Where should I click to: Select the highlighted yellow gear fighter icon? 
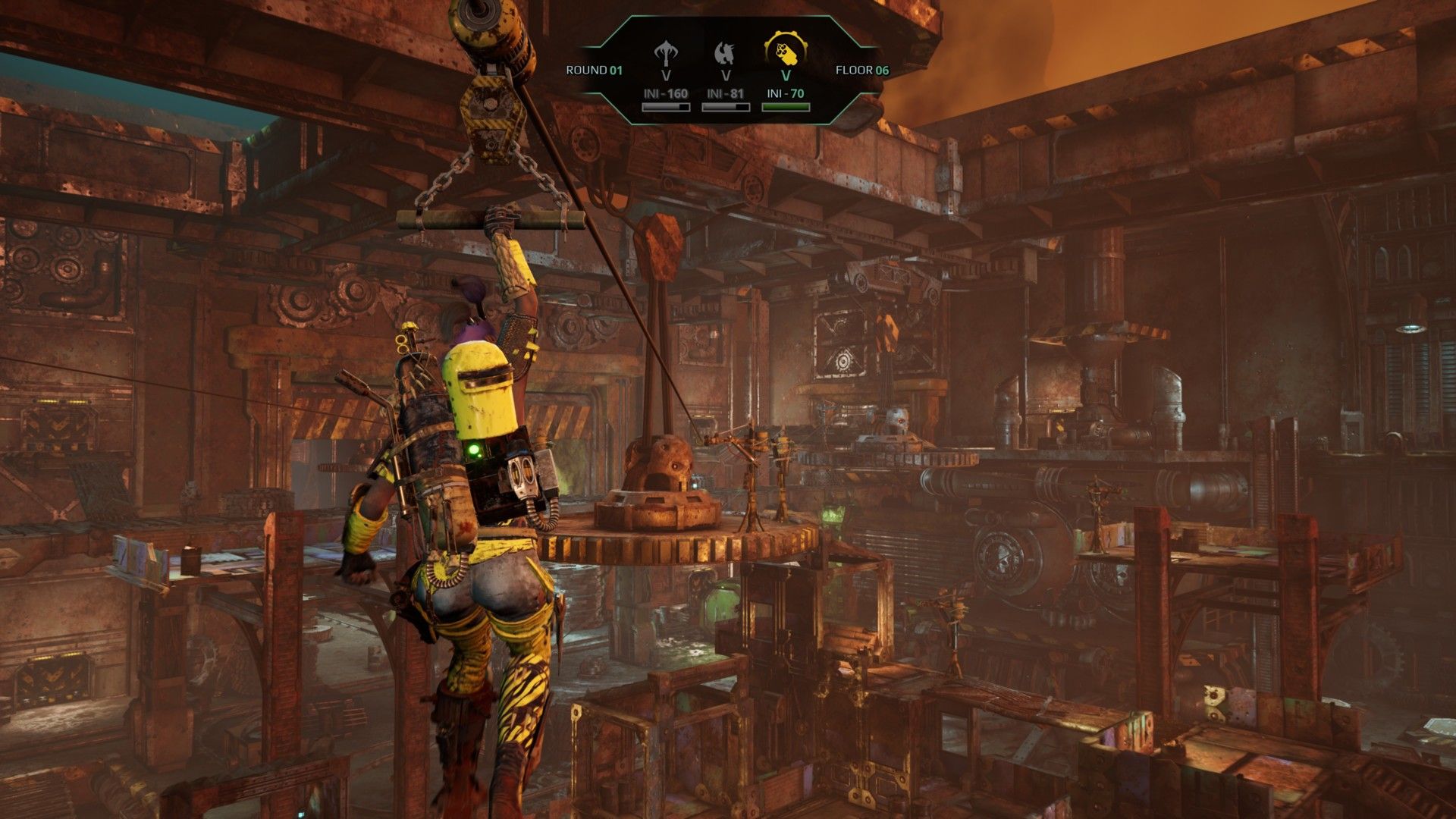786,50
